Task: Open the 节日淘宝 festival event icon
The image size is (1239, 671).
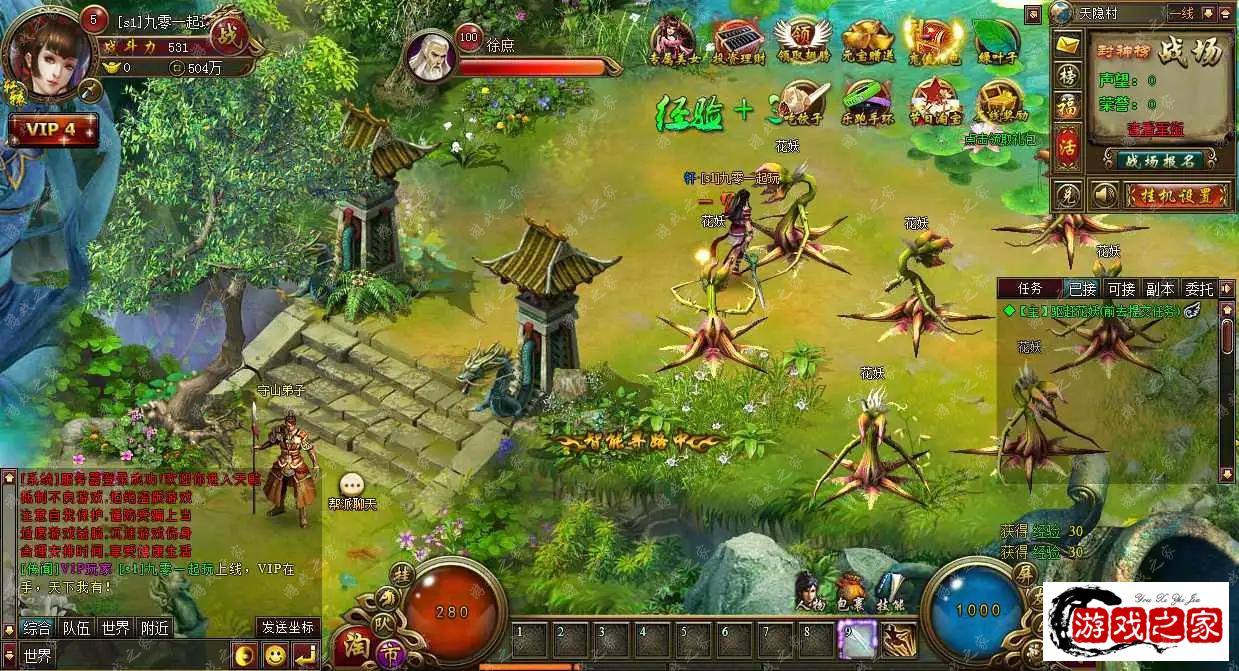Action: click(933, 100)
